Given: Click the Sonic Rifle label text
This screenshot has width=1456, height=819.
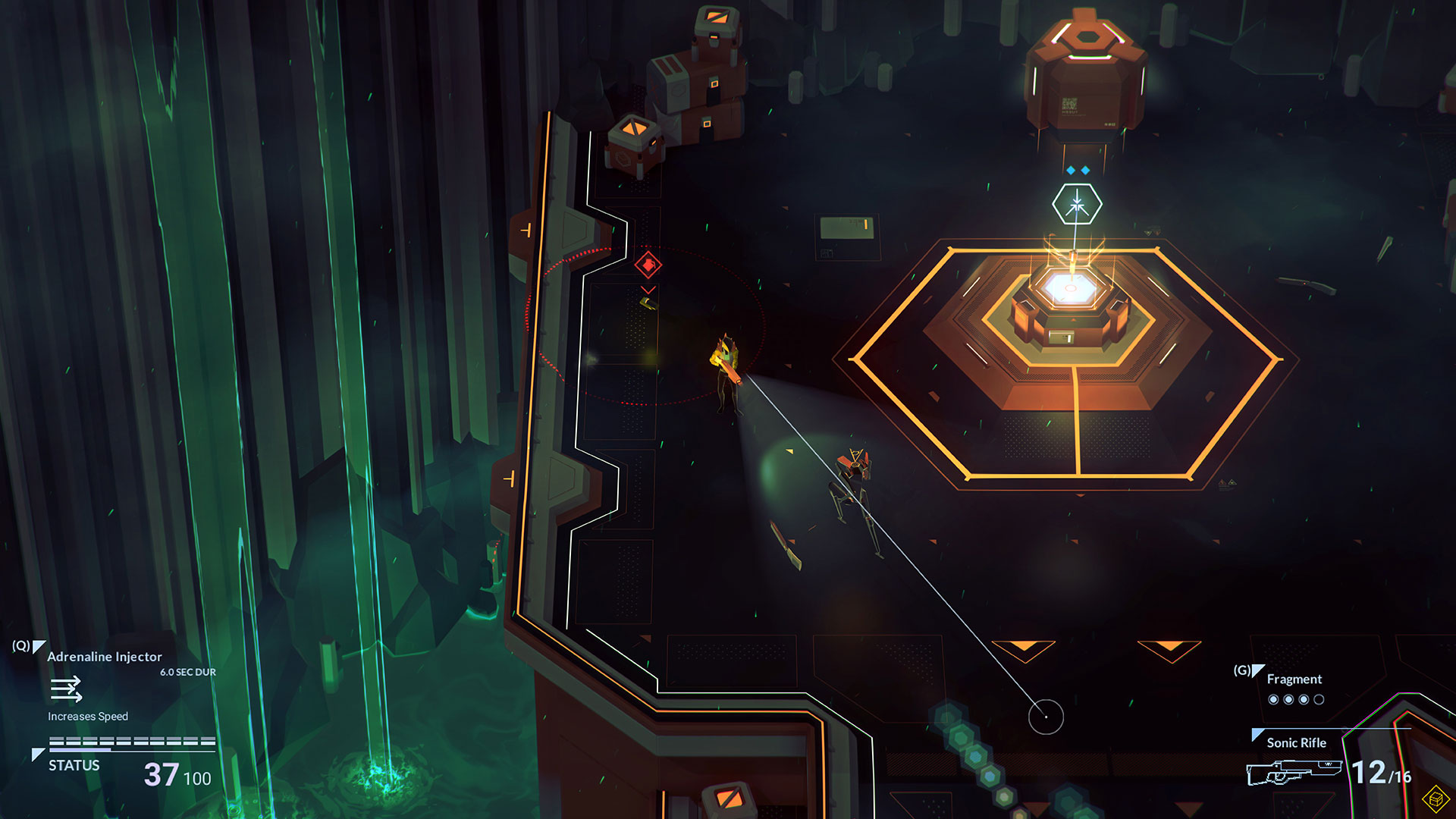Looking at the screenshot, I should click(1296, 743).
